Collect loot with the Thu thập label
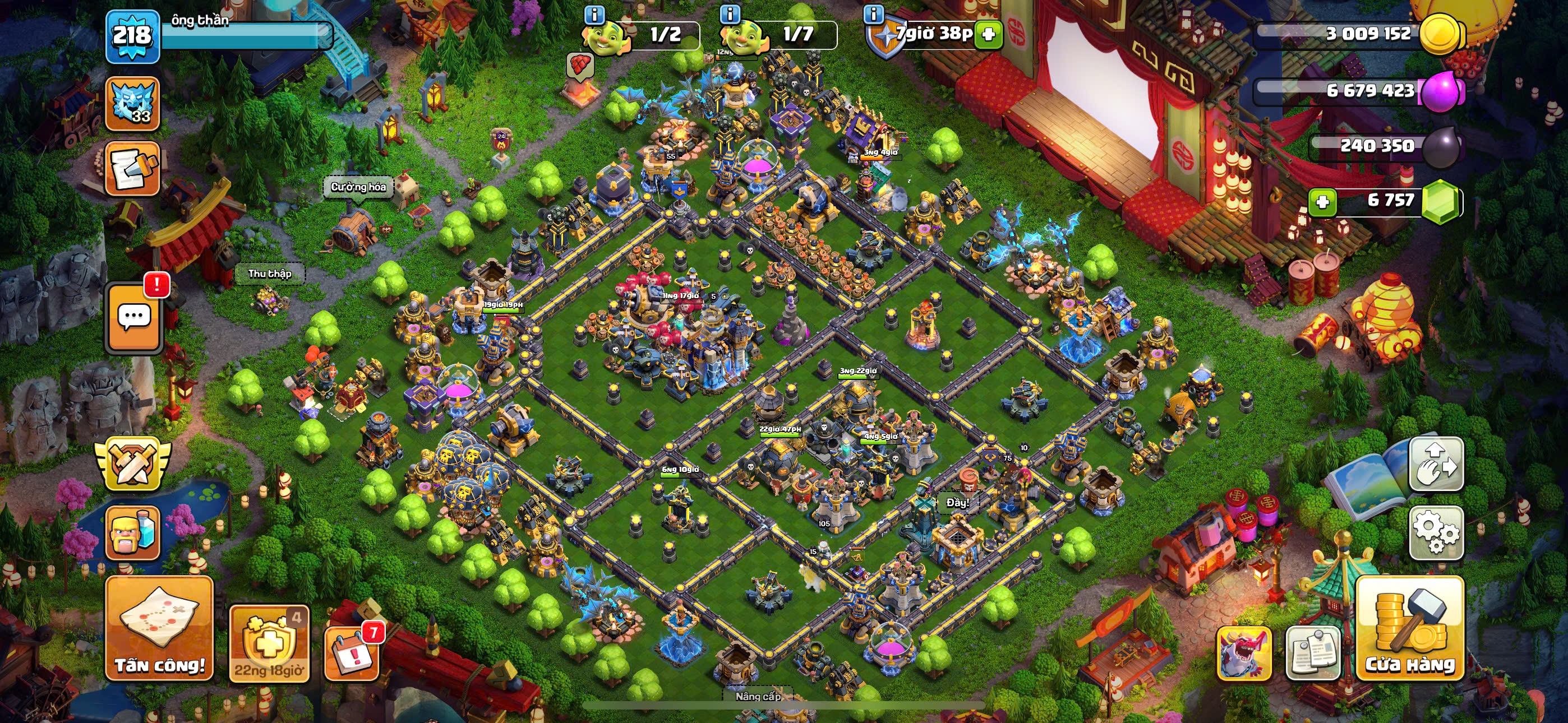Viewport: 1568px width, 723px height. coord(270,274)
